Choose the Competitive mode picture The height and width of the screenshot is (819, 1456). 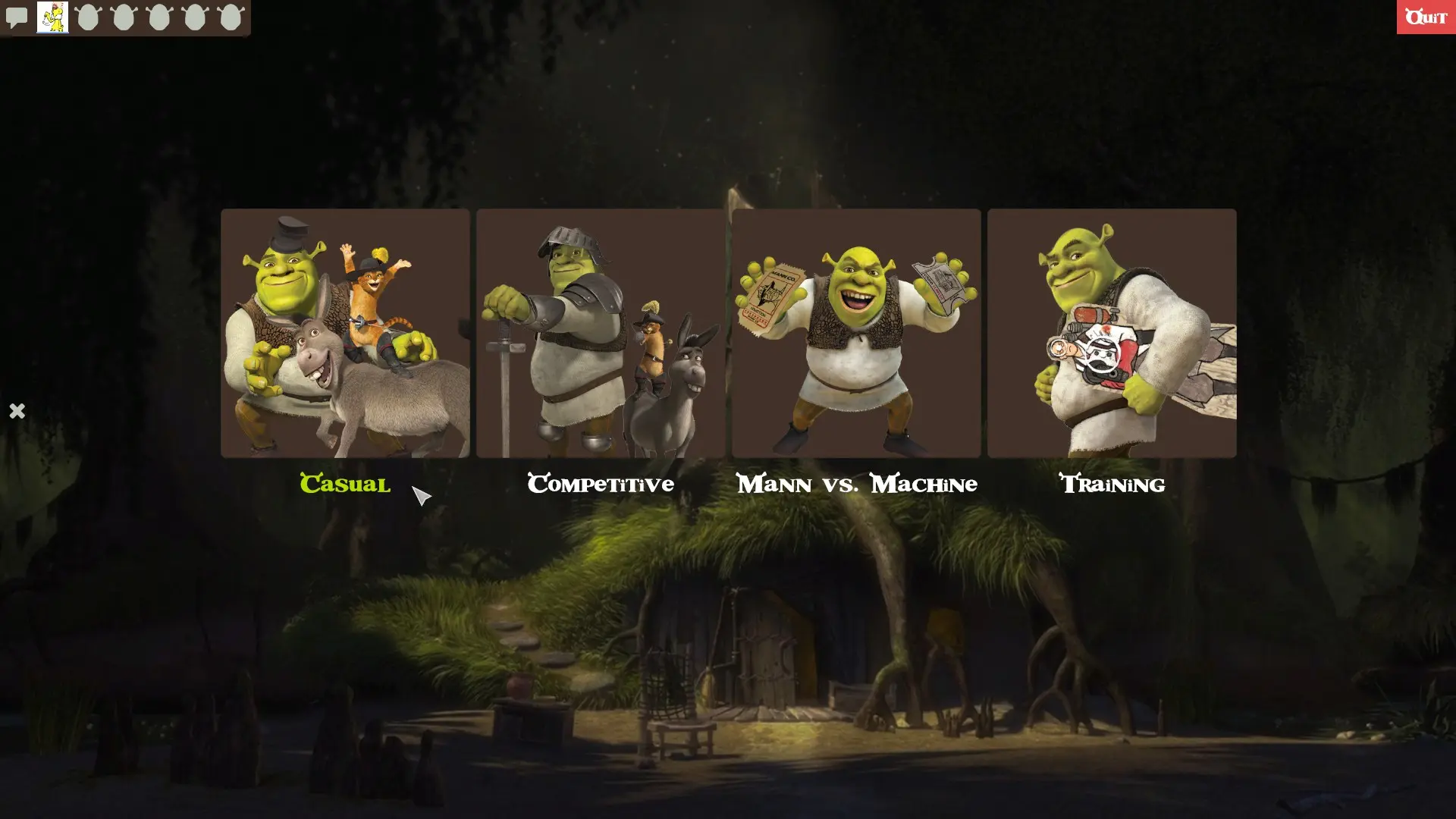pos(600,334)
